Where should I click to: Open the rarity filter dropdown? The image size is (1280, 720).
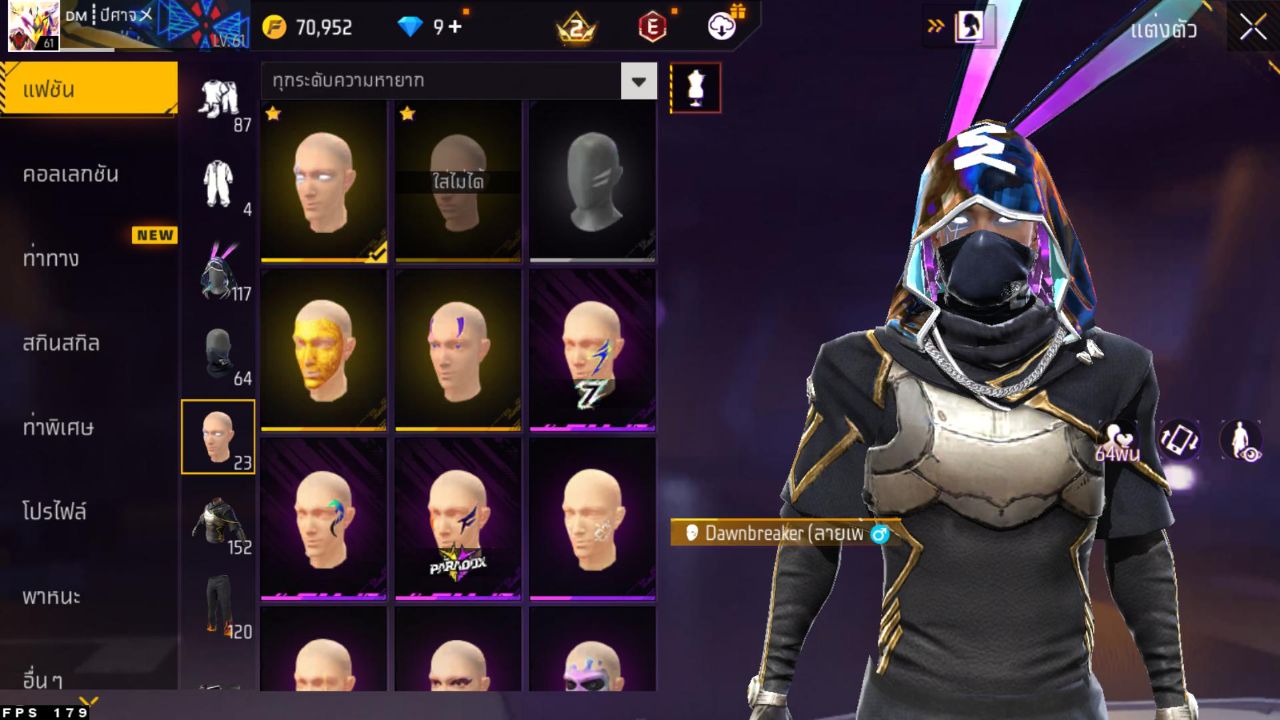coord(638,81)
